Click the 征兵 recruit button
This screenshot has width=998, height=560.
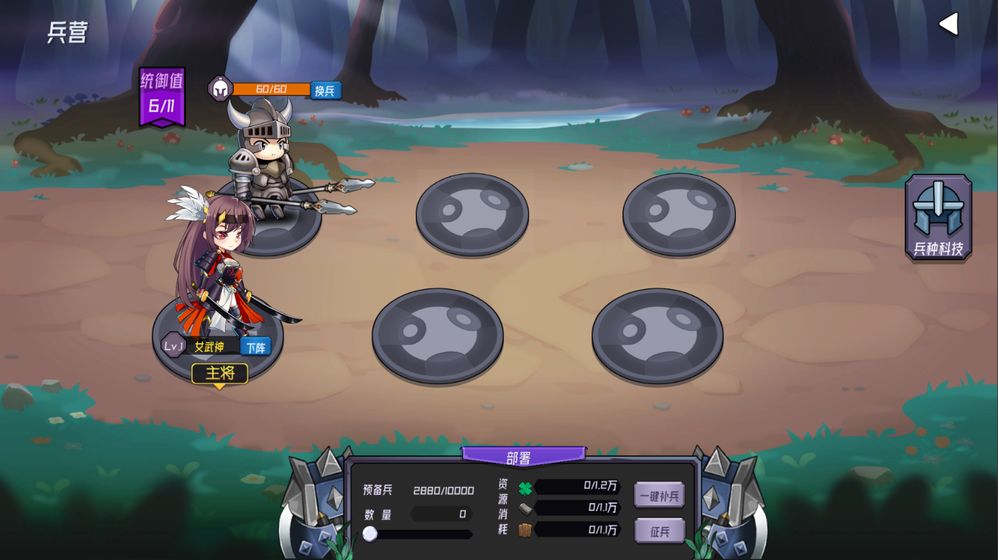click(x=659, y=530)
